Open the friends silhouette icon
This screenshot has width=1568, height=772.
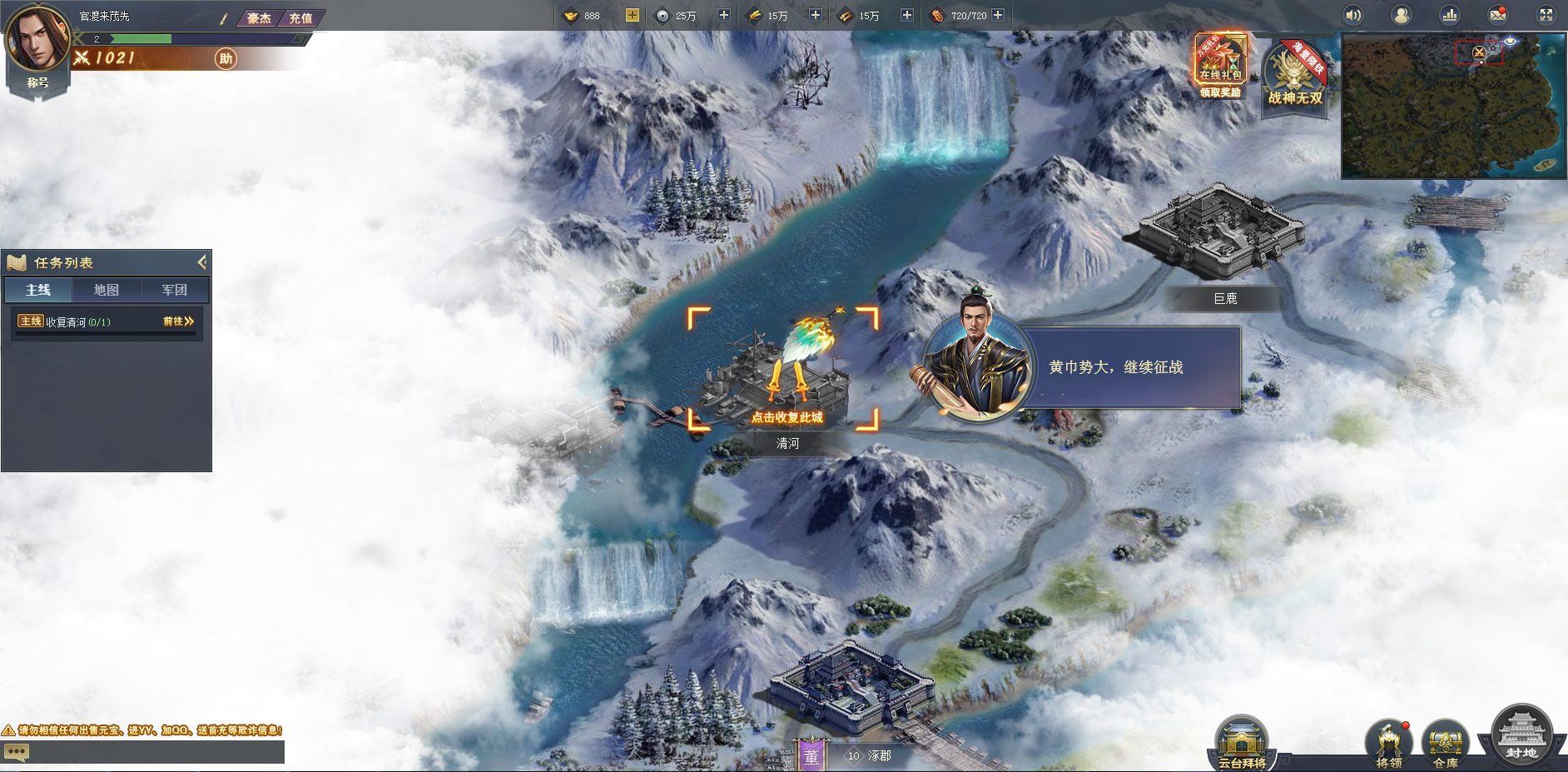(1402, 15)
